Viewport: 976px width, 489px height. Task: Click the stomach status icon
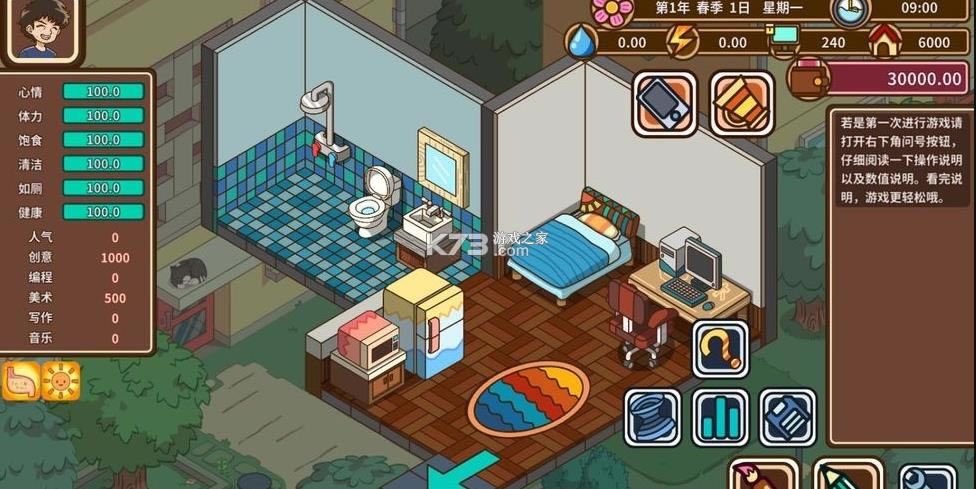[x=21, y=381]
